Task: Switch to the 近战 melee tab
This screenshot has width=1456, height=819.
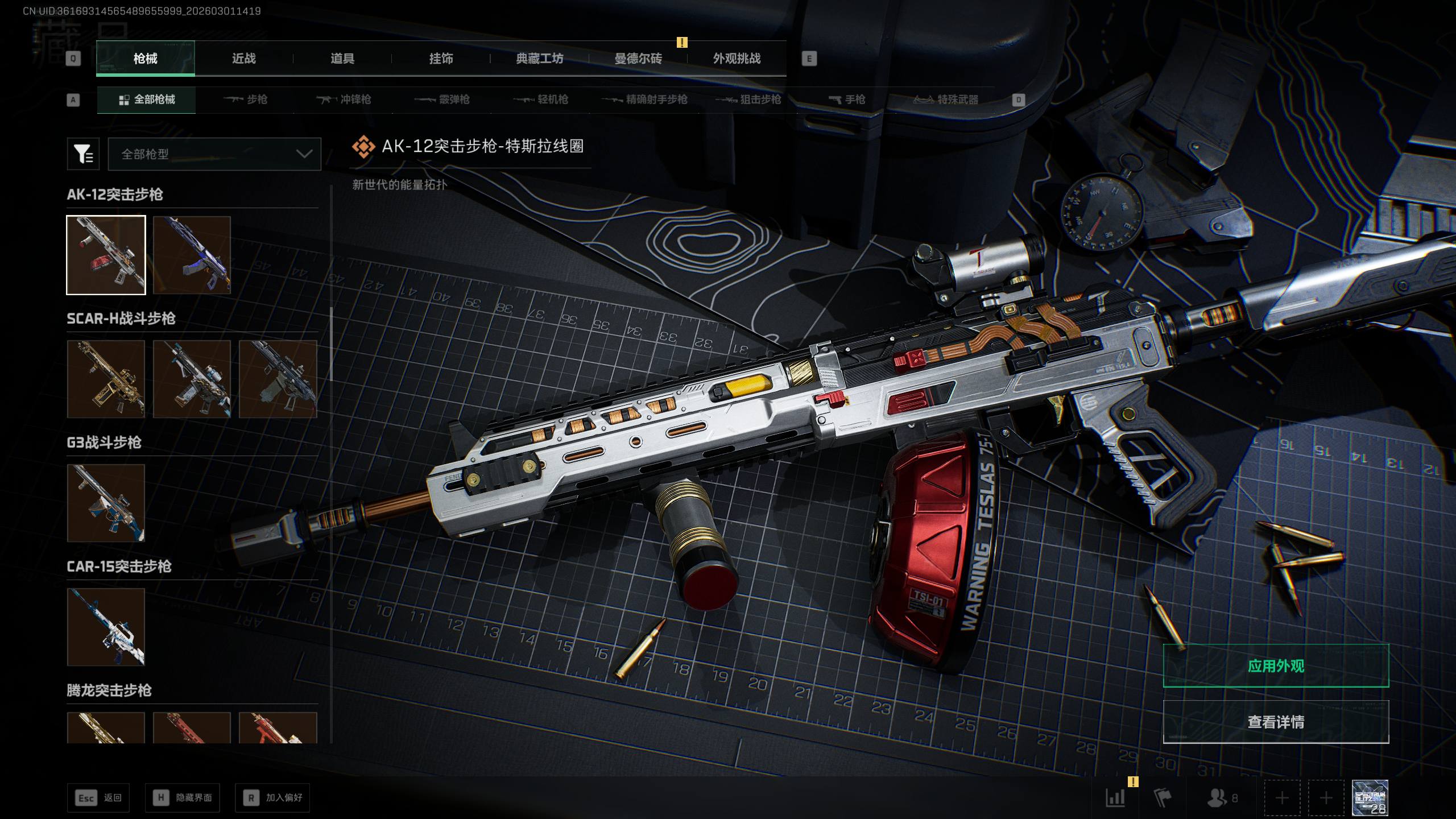Action: pyautogui.click(x=243, y=59)
